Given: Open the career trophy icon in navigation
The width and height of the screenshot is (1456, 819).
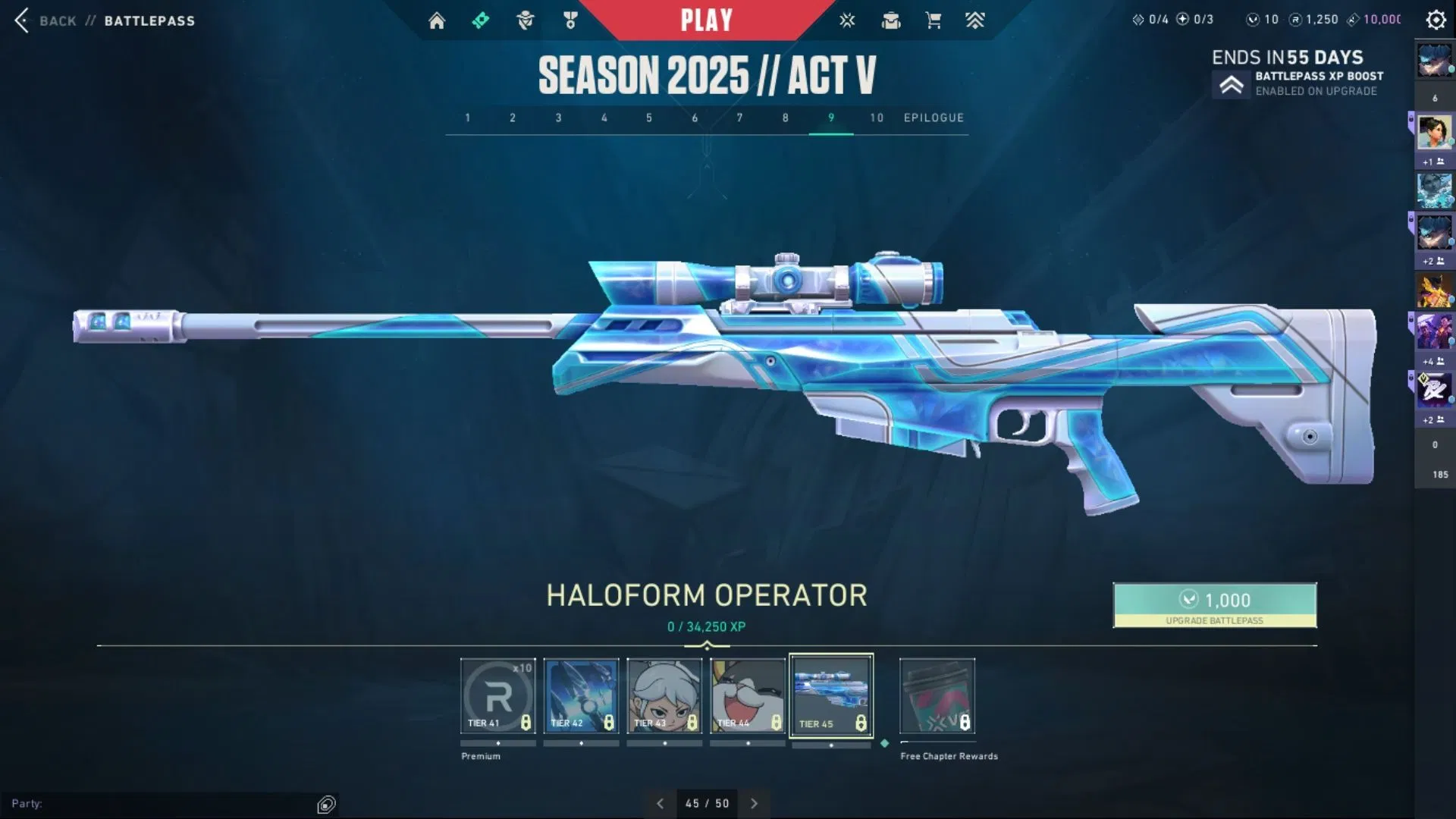Looking at the screenshot, I should (570, 20).
